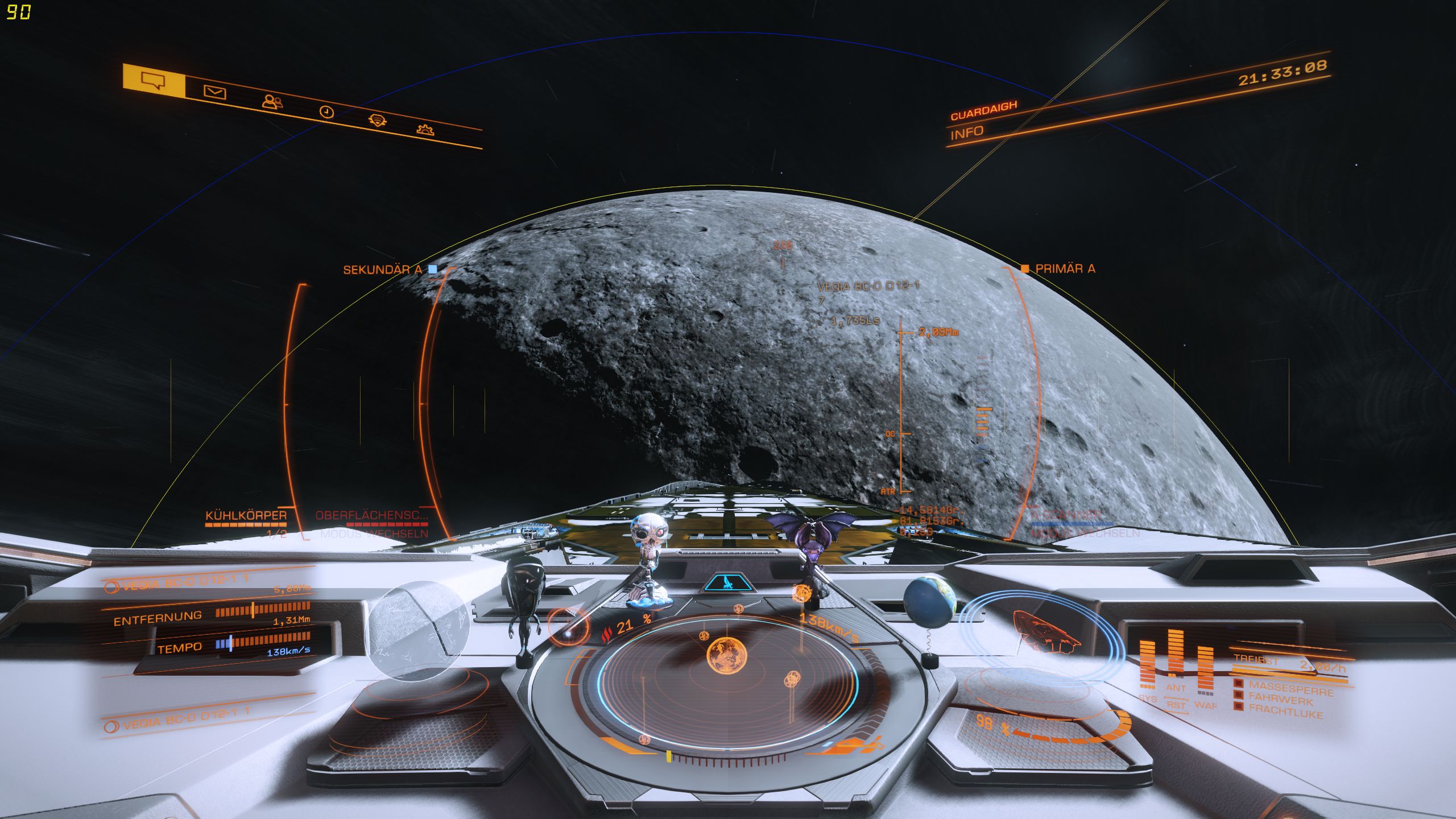Click the KÜHLKÖRPER heat sink module
The height and width of the screenshot is (819, 1456).
tap(246, 516)
